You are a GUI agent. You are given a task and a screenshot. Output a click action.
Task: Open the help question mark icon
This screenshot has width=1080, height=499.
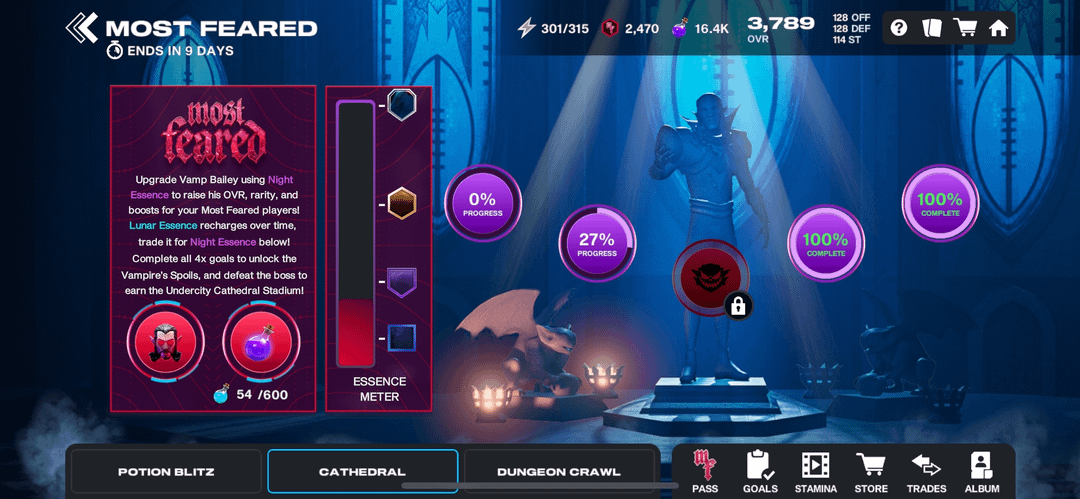tap(899, 27)
